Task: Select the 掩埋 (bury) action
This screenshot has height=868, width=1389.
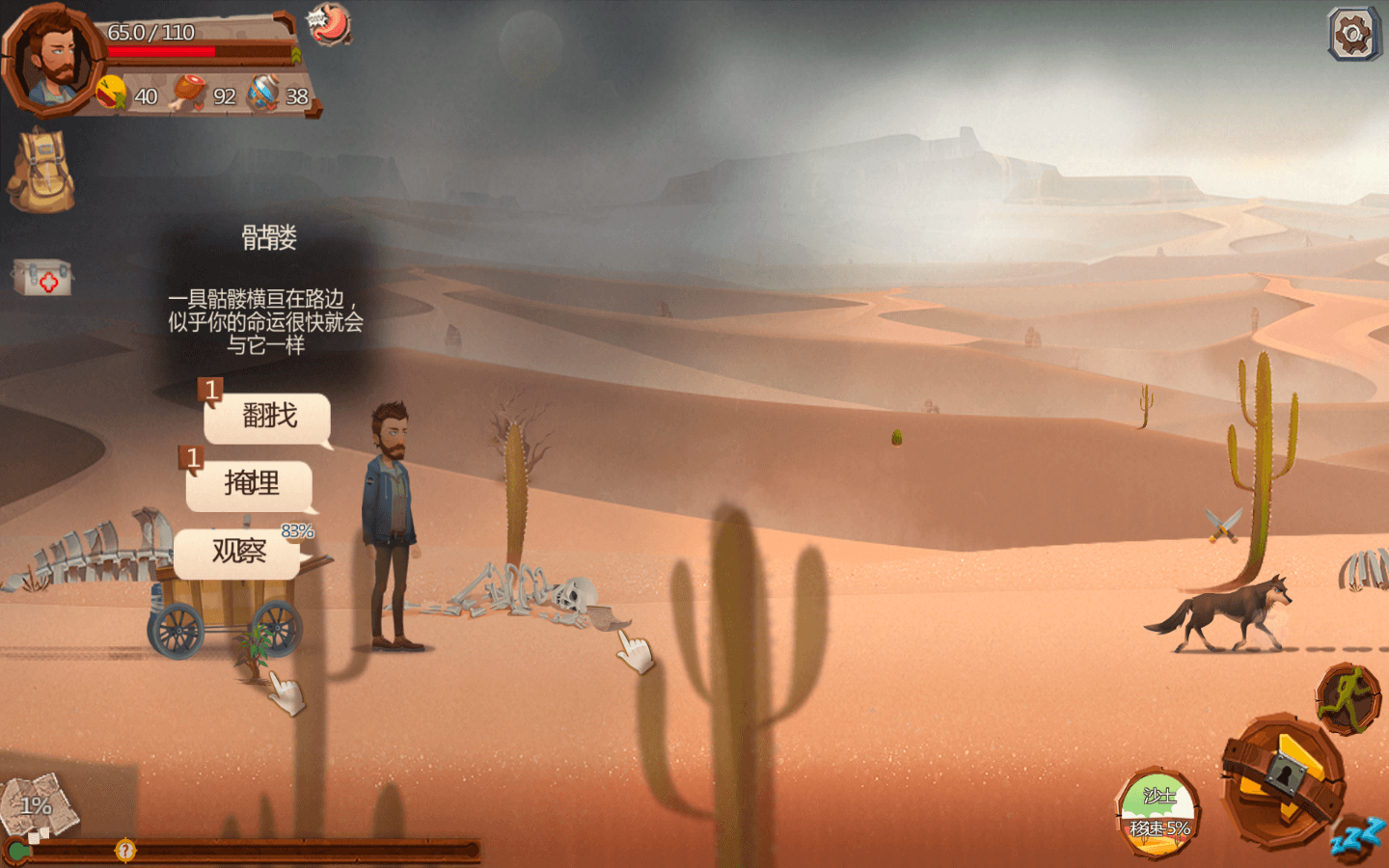Action: click(x=250, y=484)
